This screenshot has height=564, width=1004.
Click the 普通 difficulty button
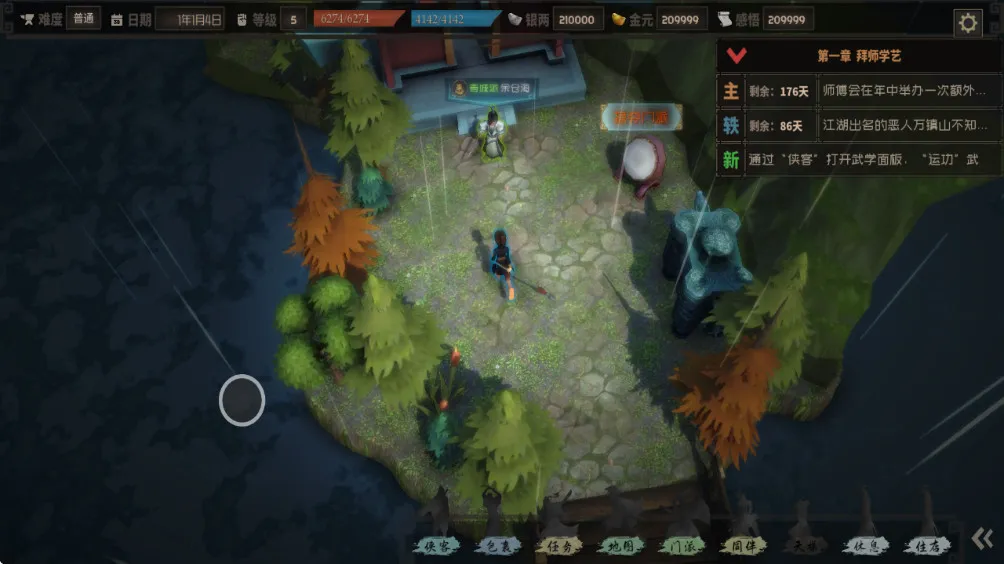point(84,18)
